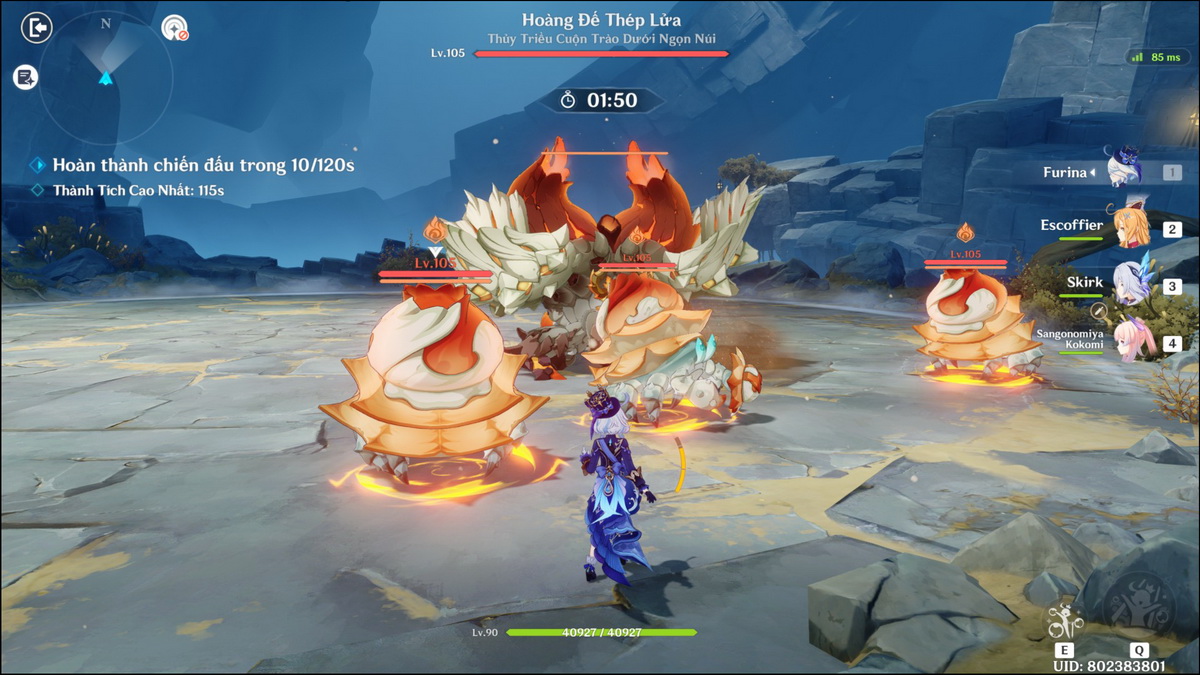1200x675 pixels.
Task: Open the circular compass minimap
Action: [x=106, y=76]
